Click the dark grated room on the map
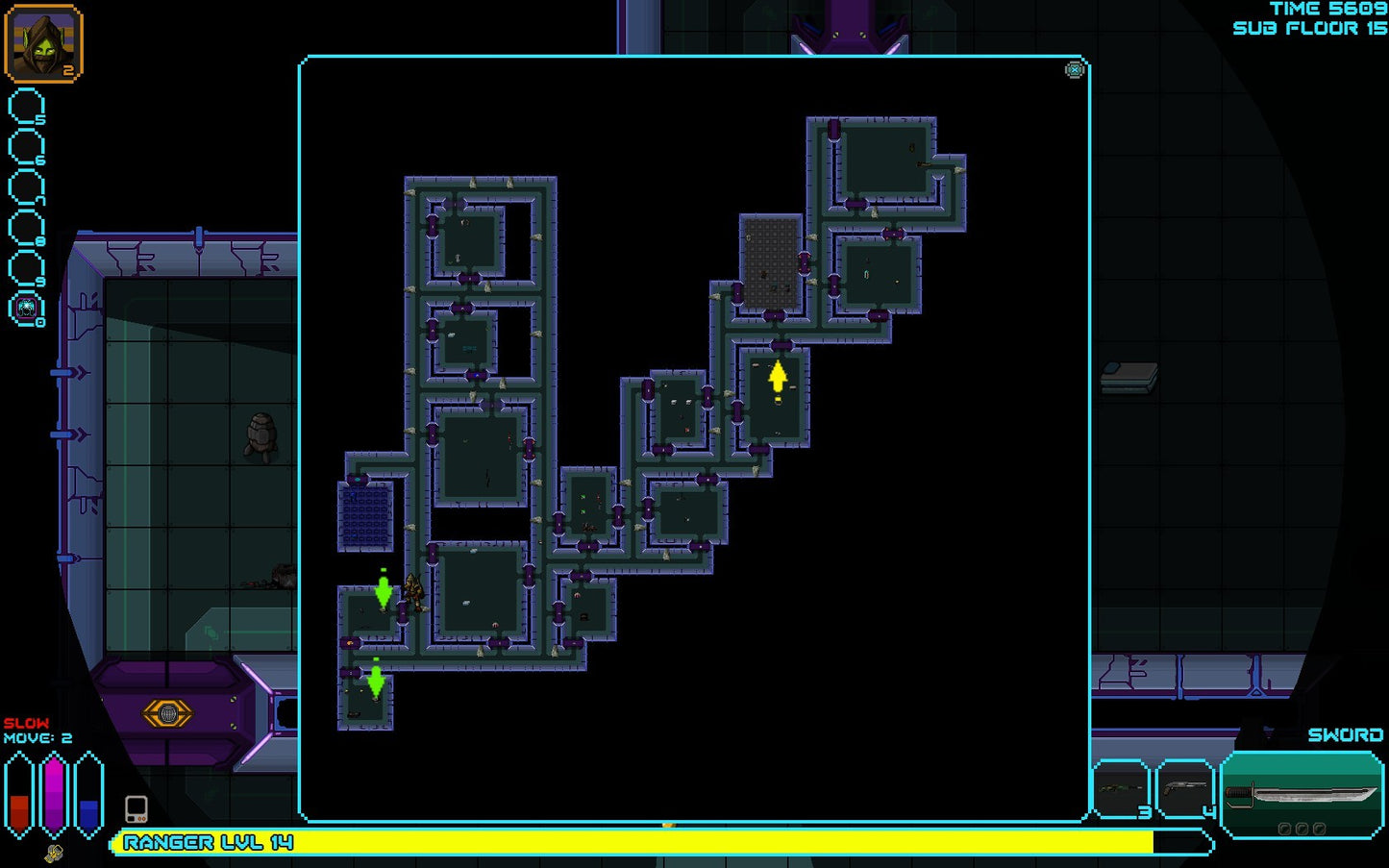The image size is (1389, 868). click(x=769, y=261)
